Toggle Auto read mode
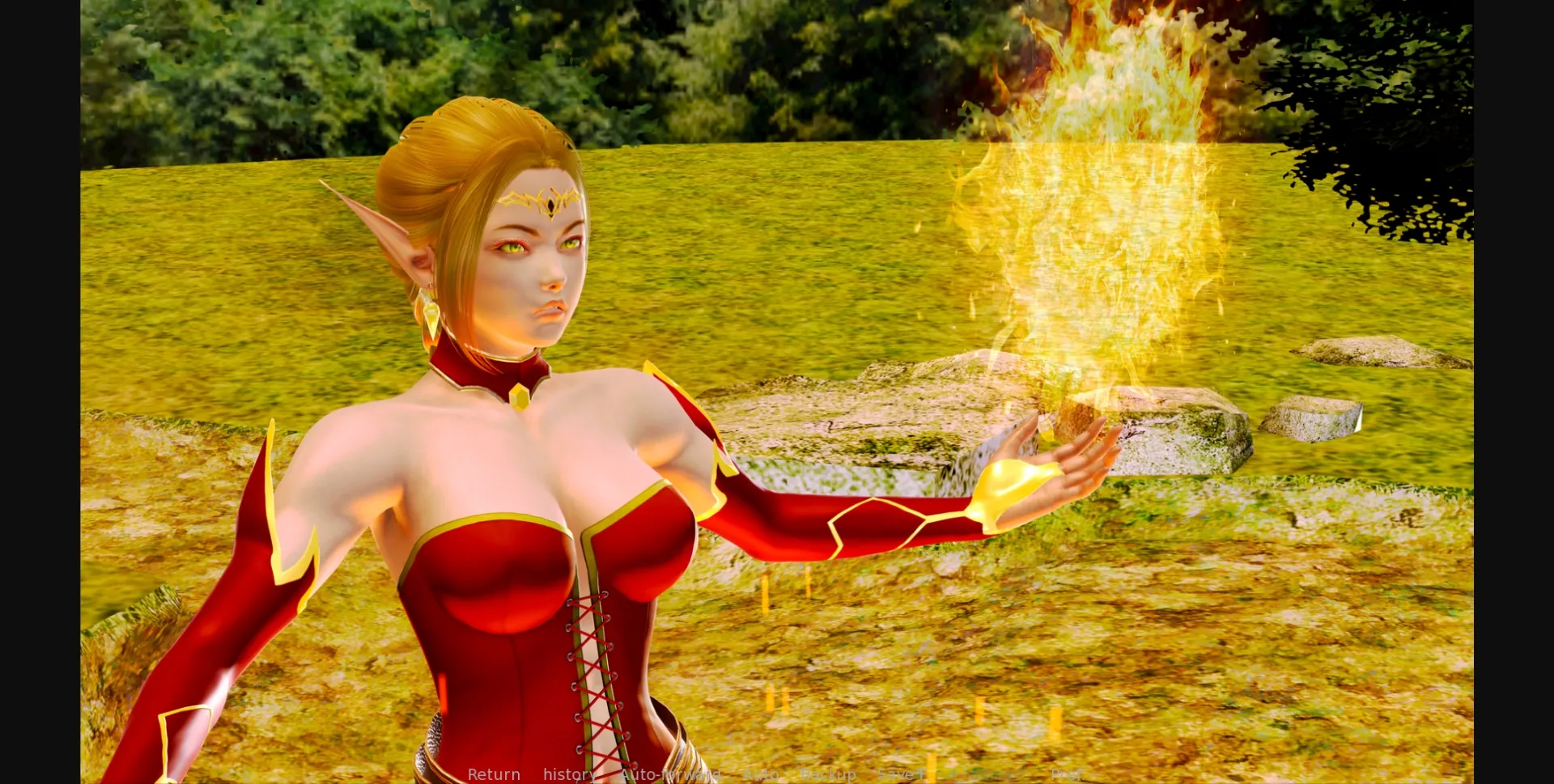1554x784 pixels. [759, 773]
